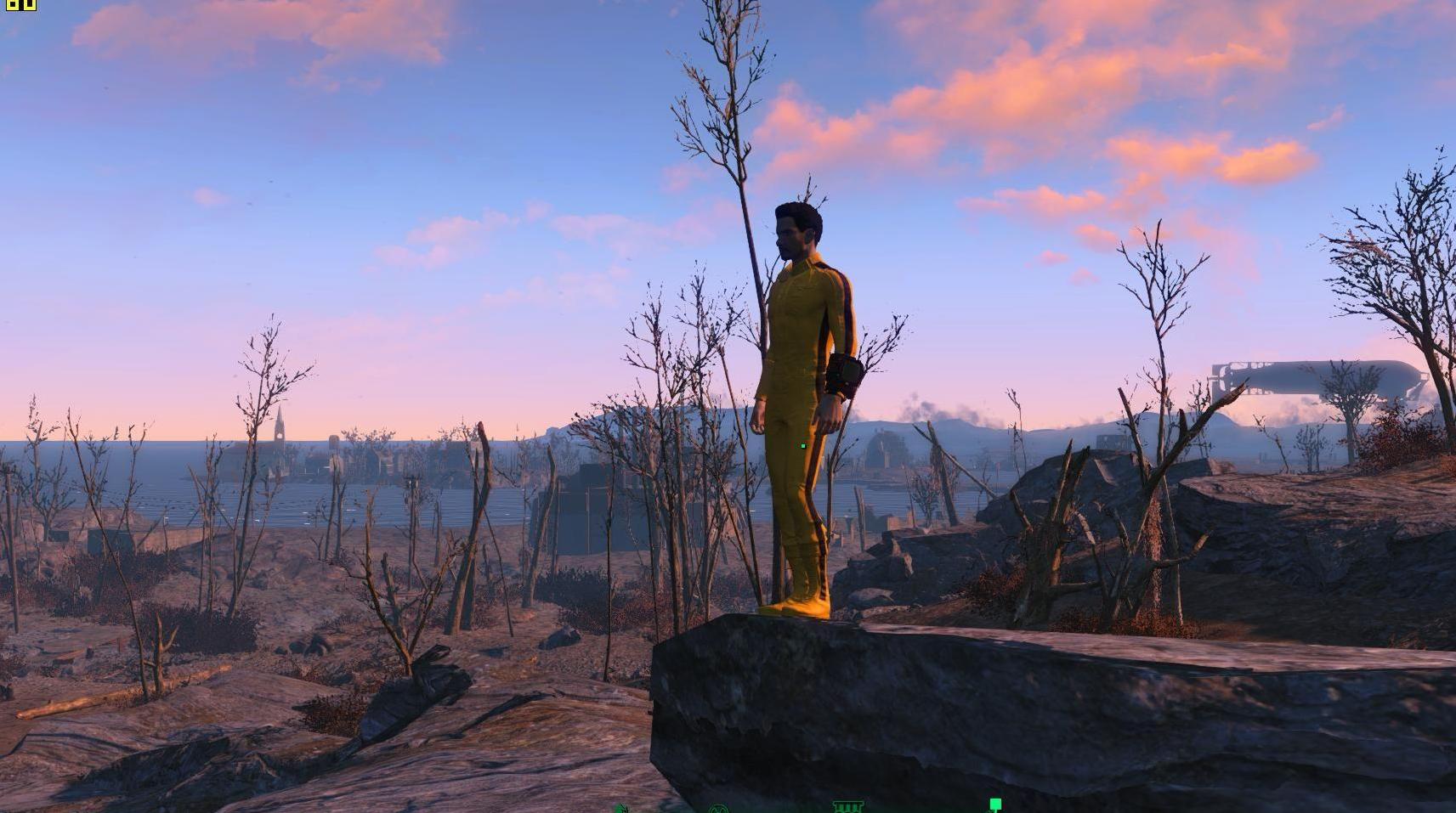Screen dimensions: 1456x813
Task: Click the pillared building compass marker
Action: pos(847,806)
